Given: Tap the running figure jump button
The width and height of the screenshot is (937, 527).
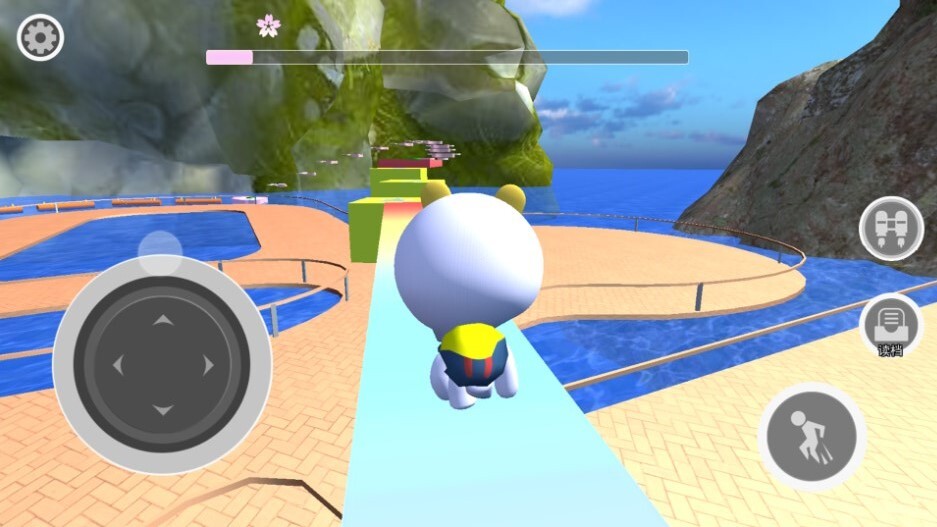Looking at the screenshot, I should pyautogui.click(x=810, y=436).
